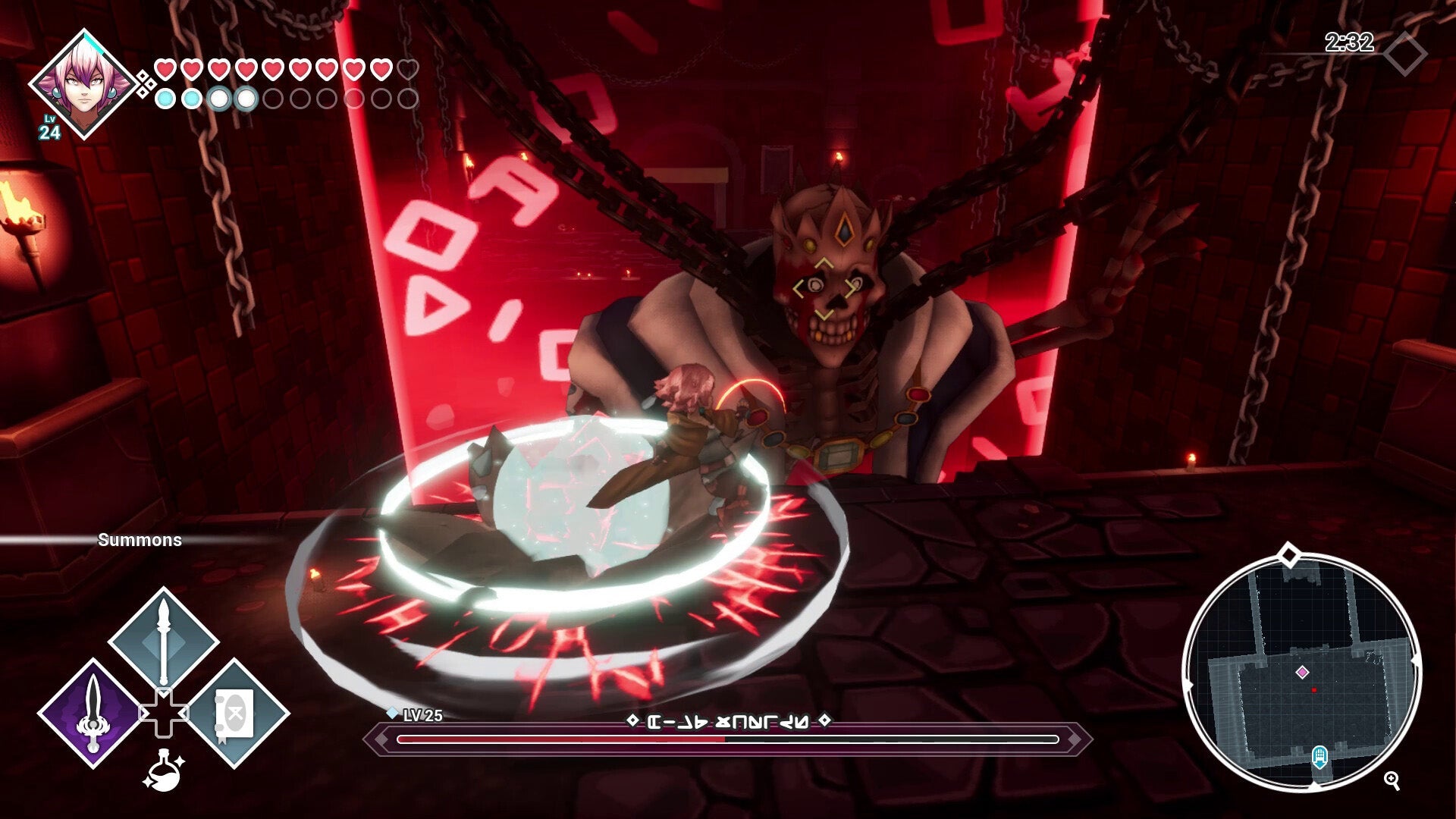Click the LV 25 label by the boss bar
Viewport: 1456px width, 819px height.
pos(422,716)
